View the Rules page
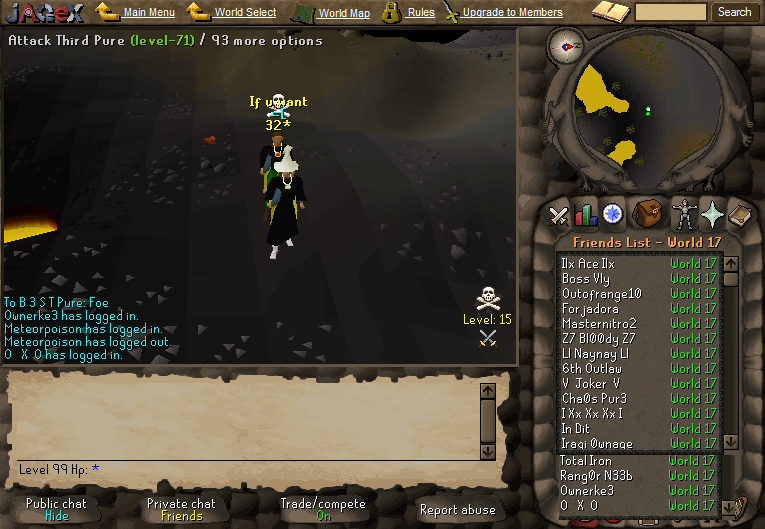 coord(421,13)
